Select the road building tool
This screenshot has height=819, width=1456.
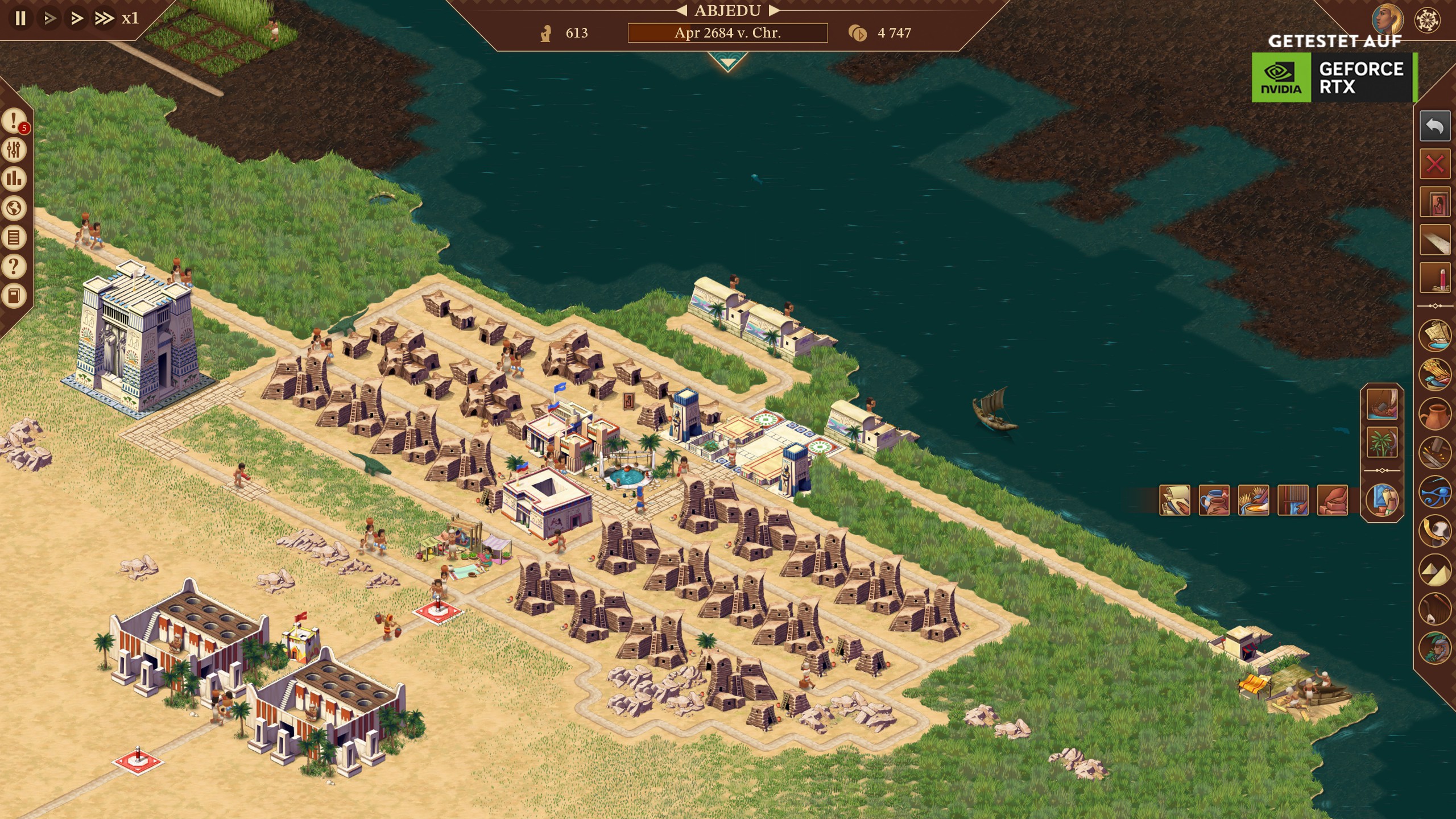(1434, 240)
